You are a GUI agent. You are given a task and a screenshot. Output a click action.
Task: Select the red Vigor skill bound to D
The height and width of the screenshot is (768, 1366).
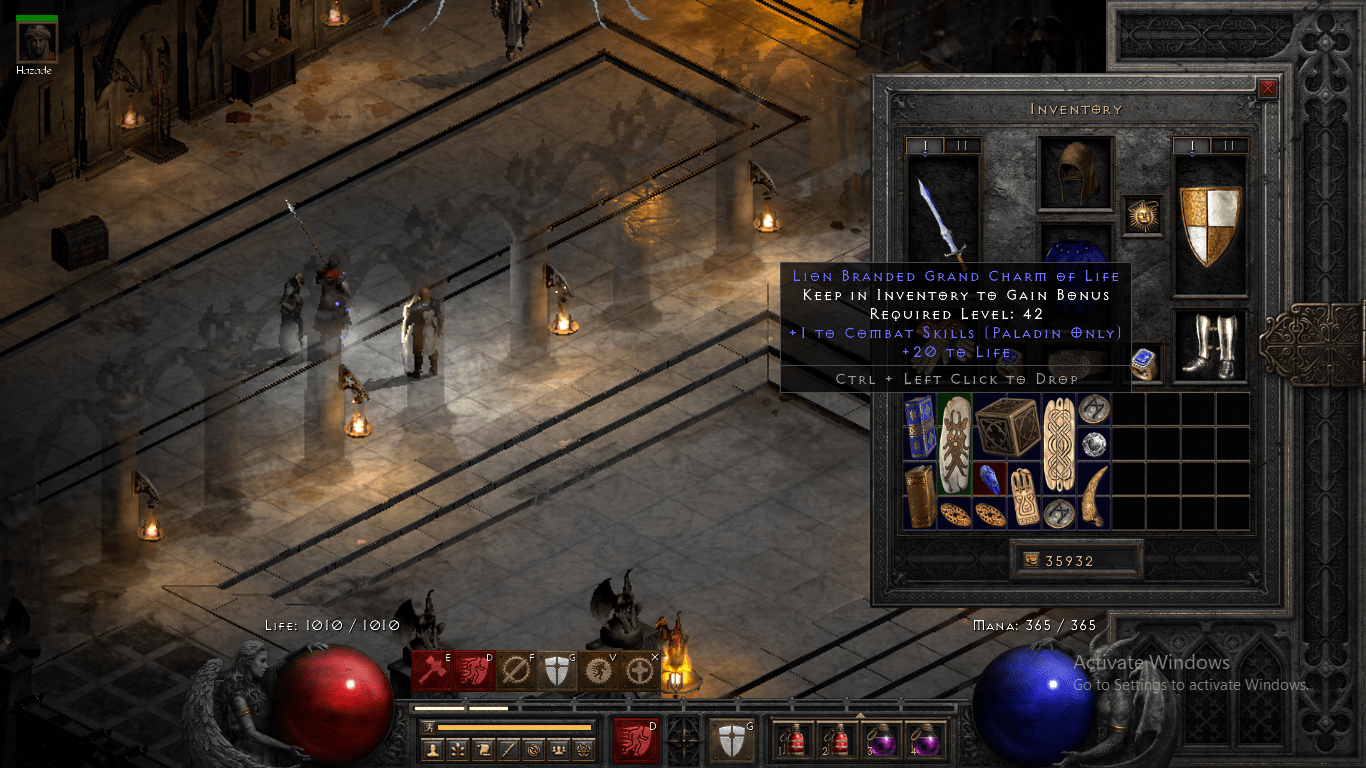pos(475,672)
